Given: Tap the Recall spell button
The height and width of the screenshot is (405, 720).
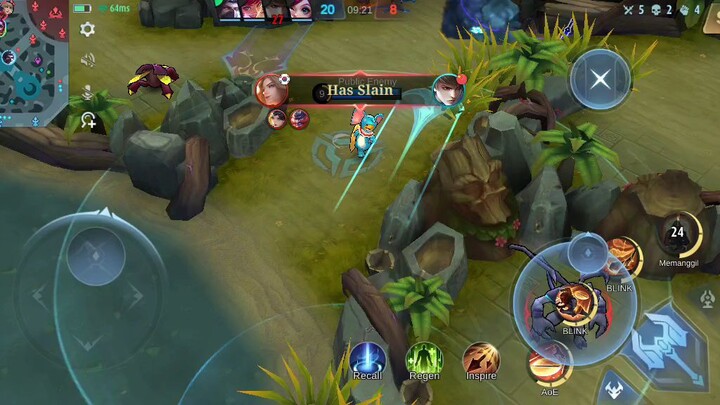Looking at the screenshot, I should click(x=367, y=359).
